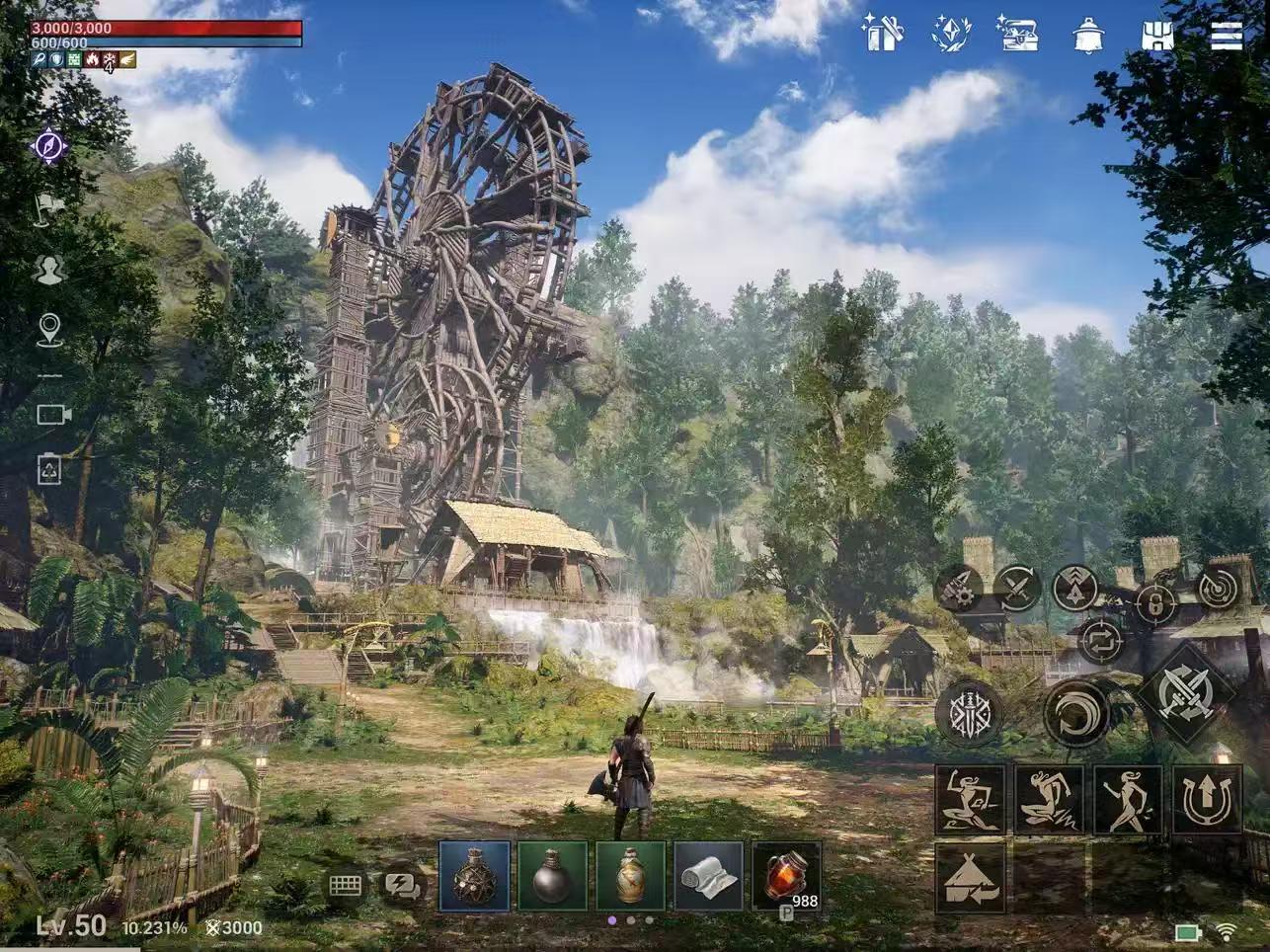This screenshot has width=1270, height=952.
Task: Open the map location pin icon
Action: [x=49, y=330]
